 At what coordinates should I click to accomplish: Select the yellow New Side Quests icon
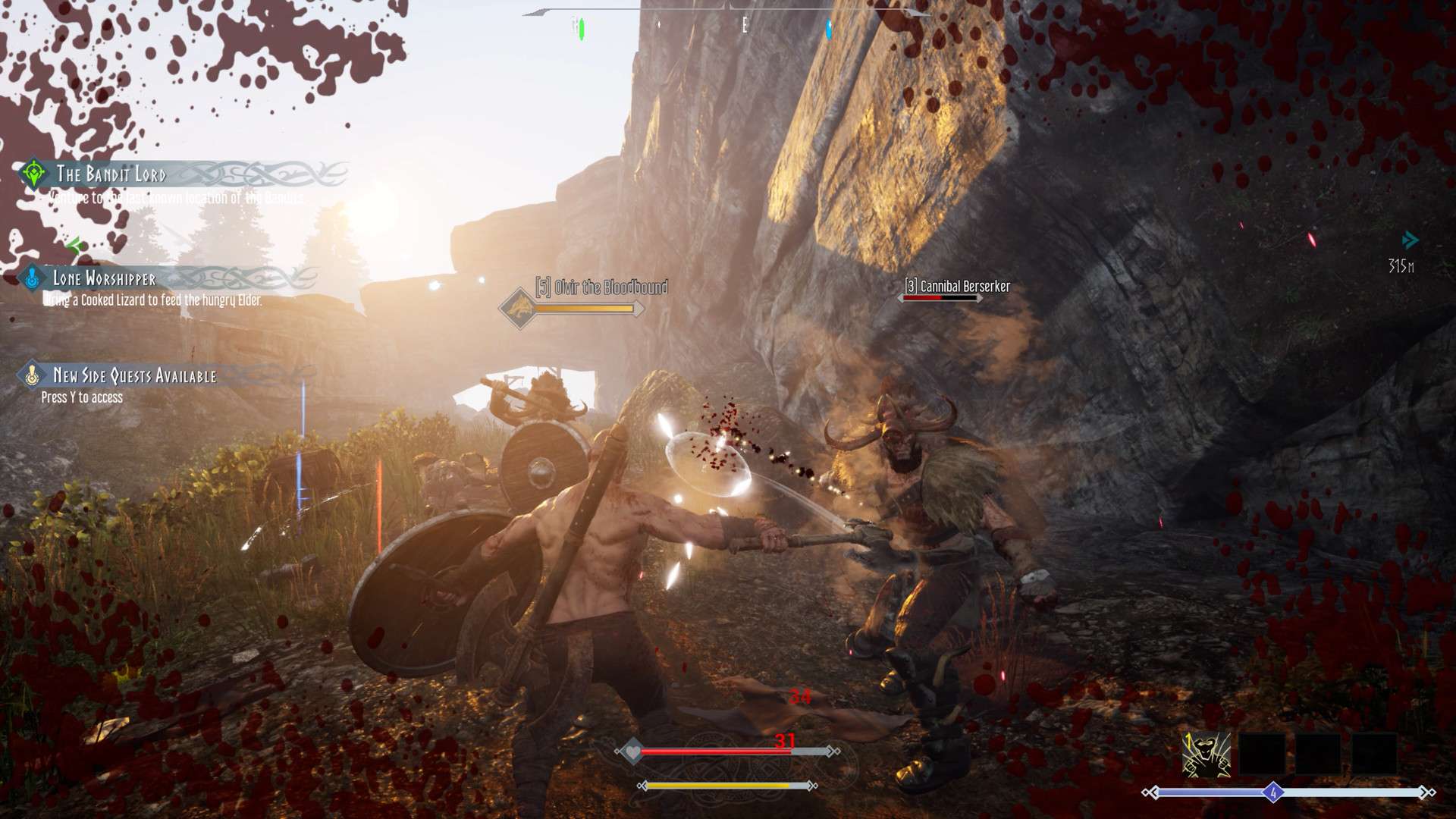tap(32, 374)
